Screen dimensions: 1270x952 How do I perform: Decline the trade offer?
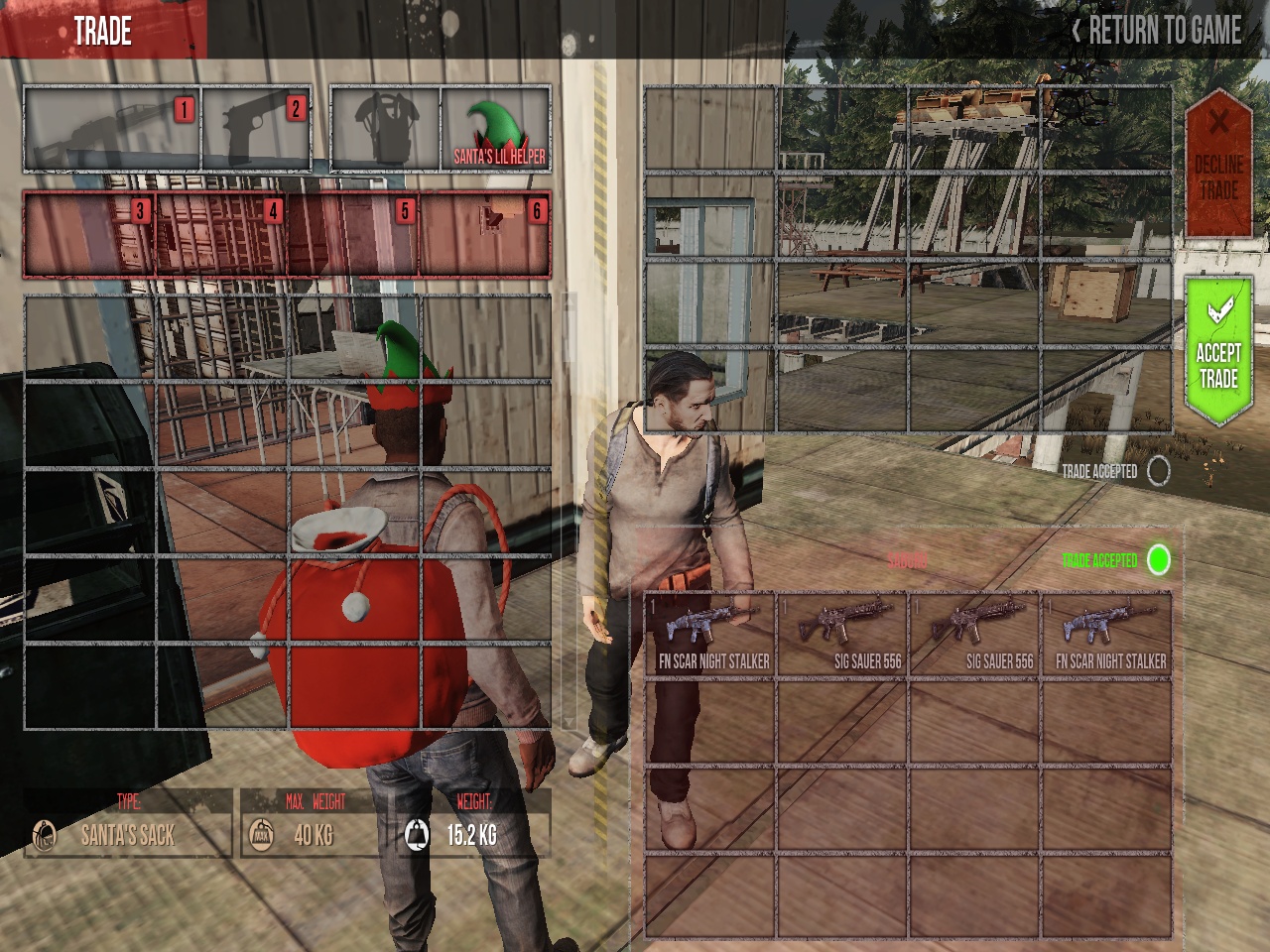[x=1218, y=164]
